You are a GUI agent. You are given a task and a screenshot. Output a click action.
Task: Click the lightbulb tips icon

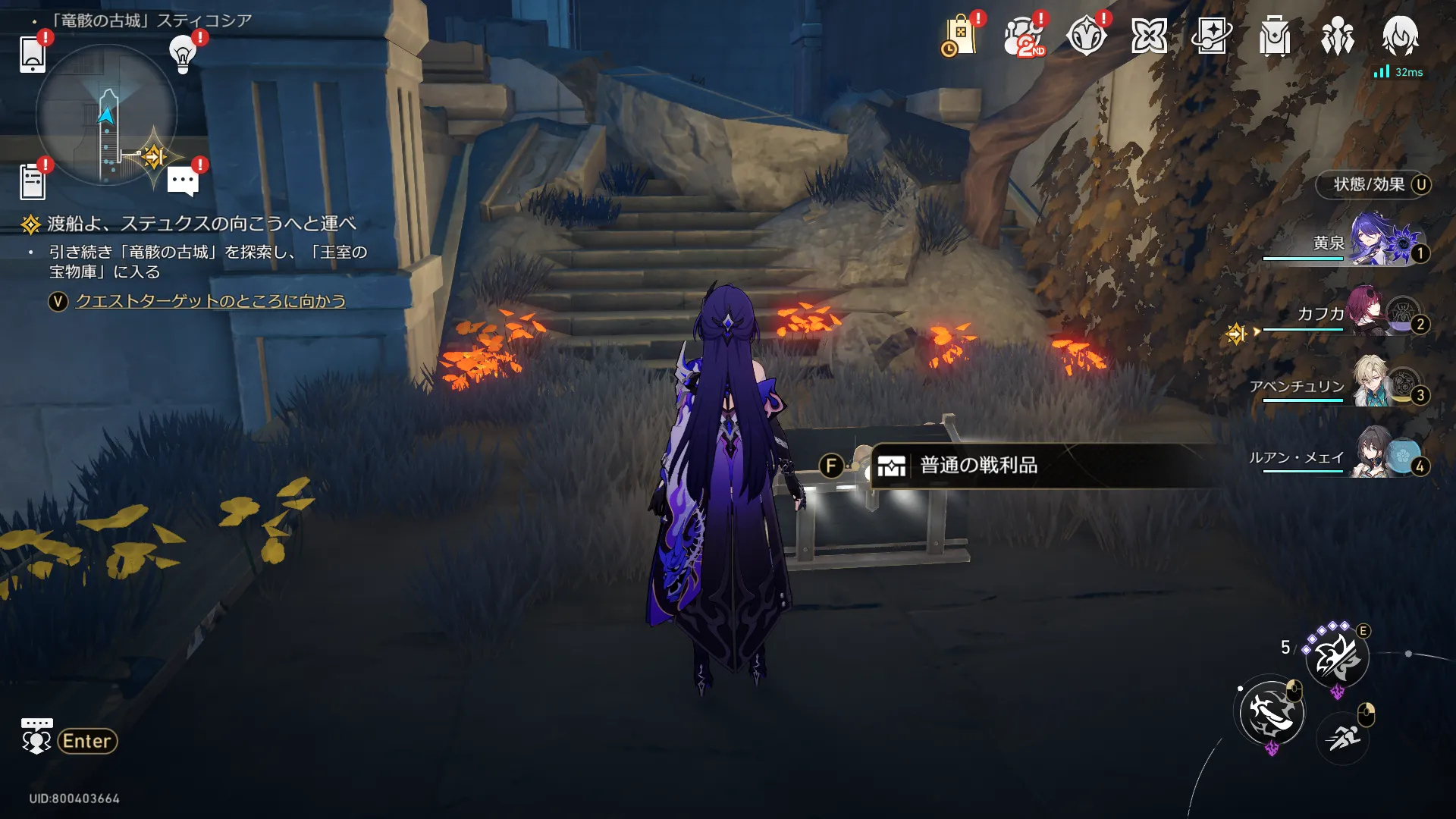point(183,54)
